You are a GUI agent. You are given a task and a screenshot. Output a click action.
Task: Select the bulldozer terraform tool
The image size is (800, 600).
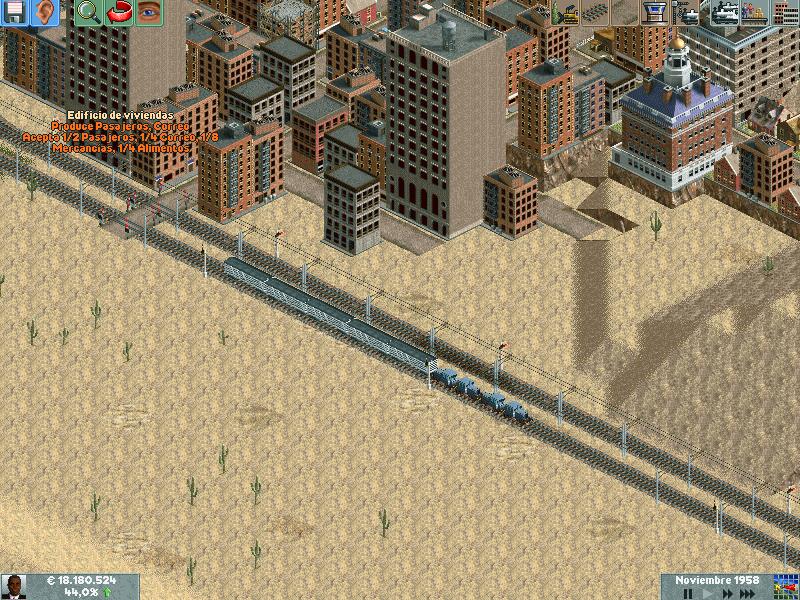point(565,13)
